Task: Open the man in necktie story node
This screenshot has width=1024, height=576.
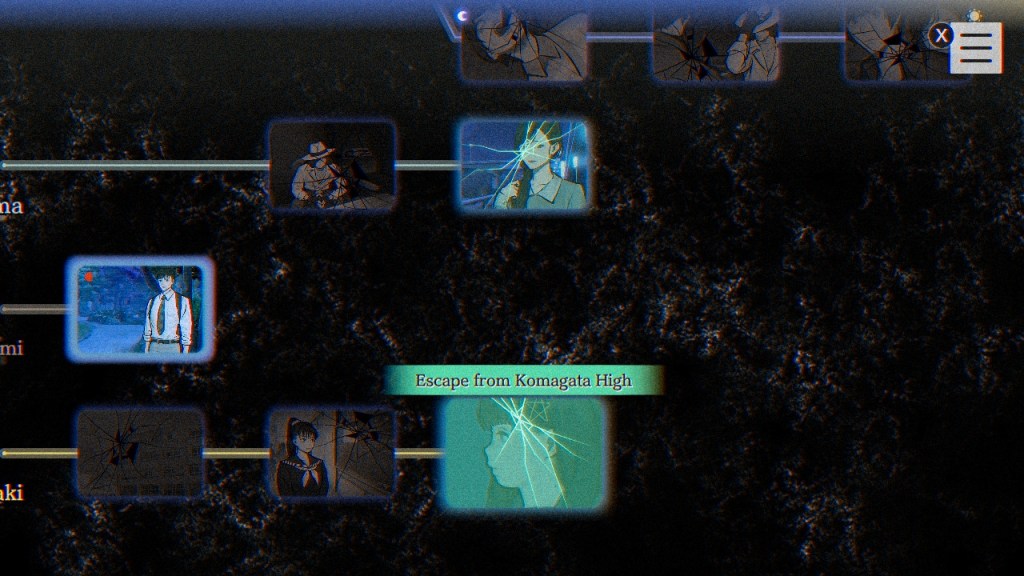Action: pos(140,309)
